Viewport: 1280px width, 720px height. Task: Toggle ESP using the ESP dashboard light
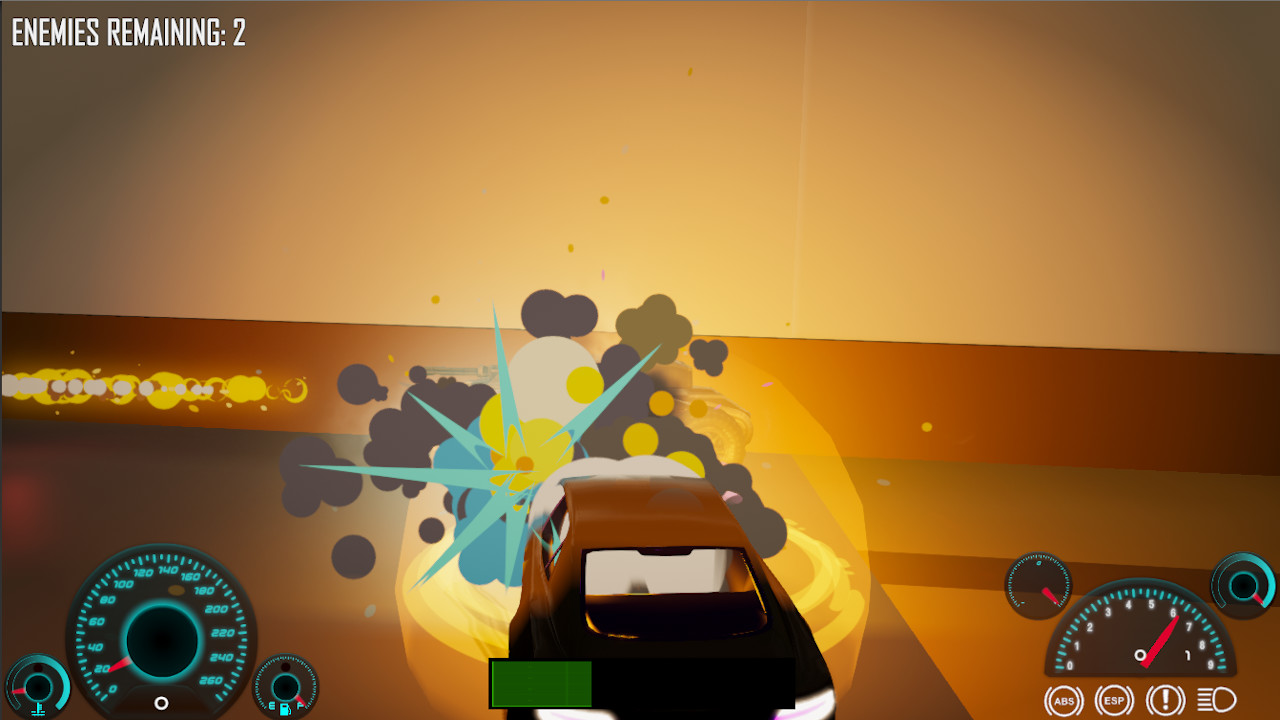[1112, 700]
